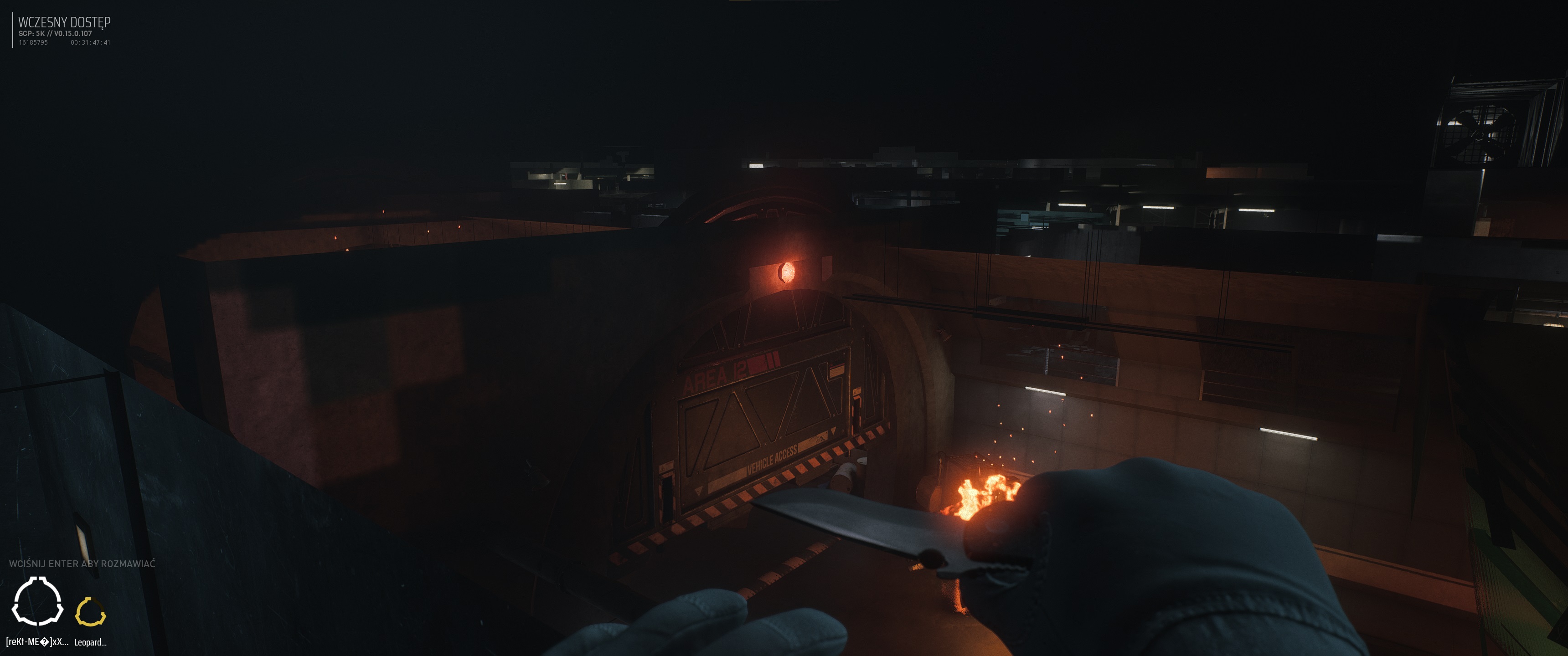Toggle the WCZESNY DOSTĘP early access banner

pos(65,21)
